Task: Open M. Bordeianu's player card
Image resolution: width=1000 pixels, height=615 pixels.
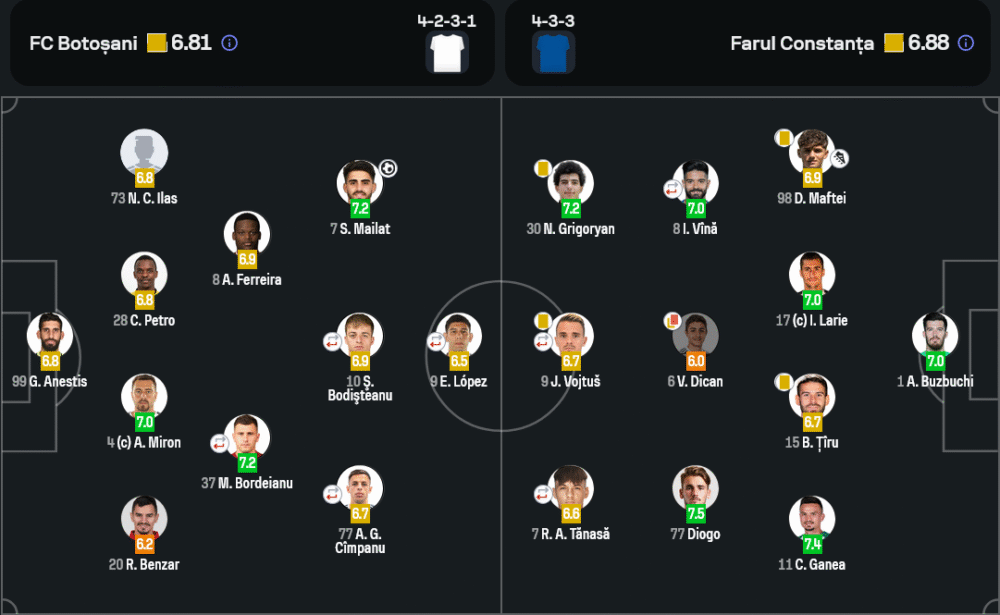Action: click(247, 439)
